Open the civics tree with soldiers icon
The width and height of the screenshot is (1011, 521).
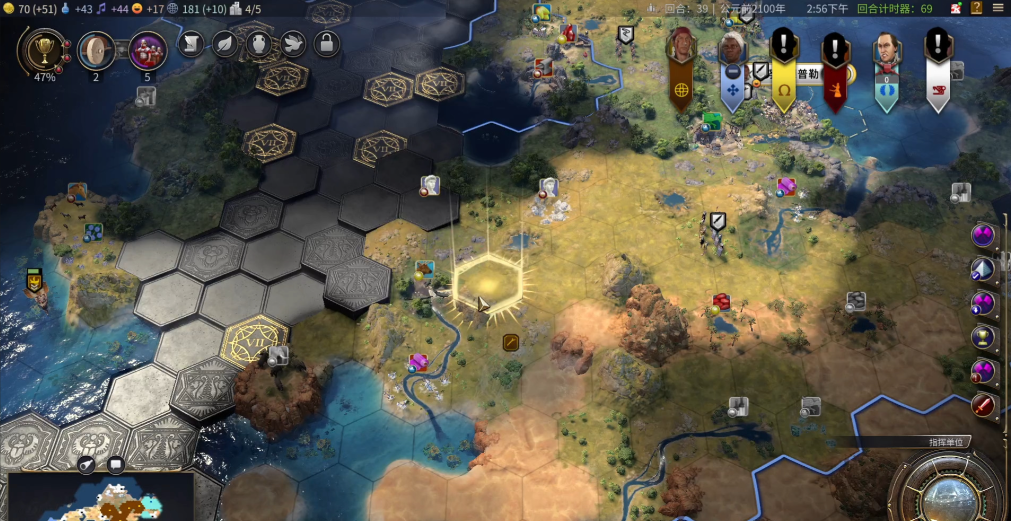[147, 50]
